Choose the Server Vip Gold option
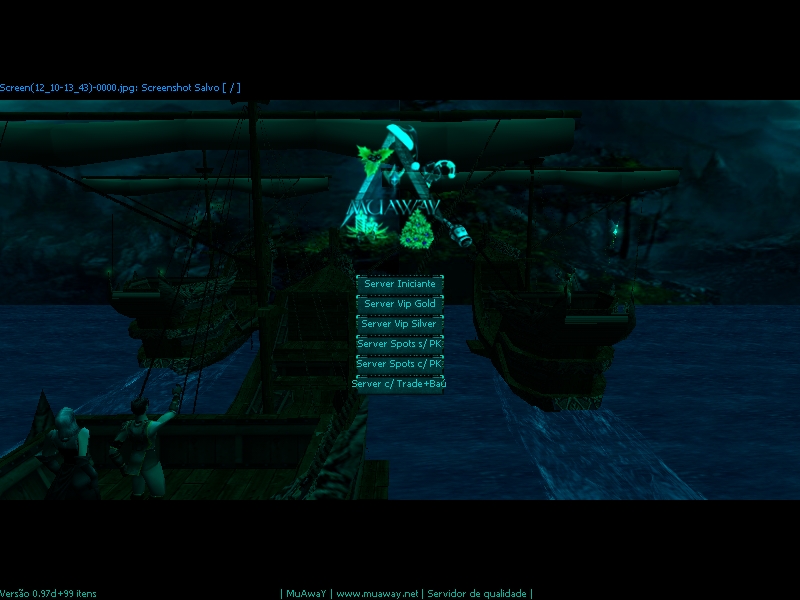The width and height of the screenshot is (800, 600). (x=399, y=304)
